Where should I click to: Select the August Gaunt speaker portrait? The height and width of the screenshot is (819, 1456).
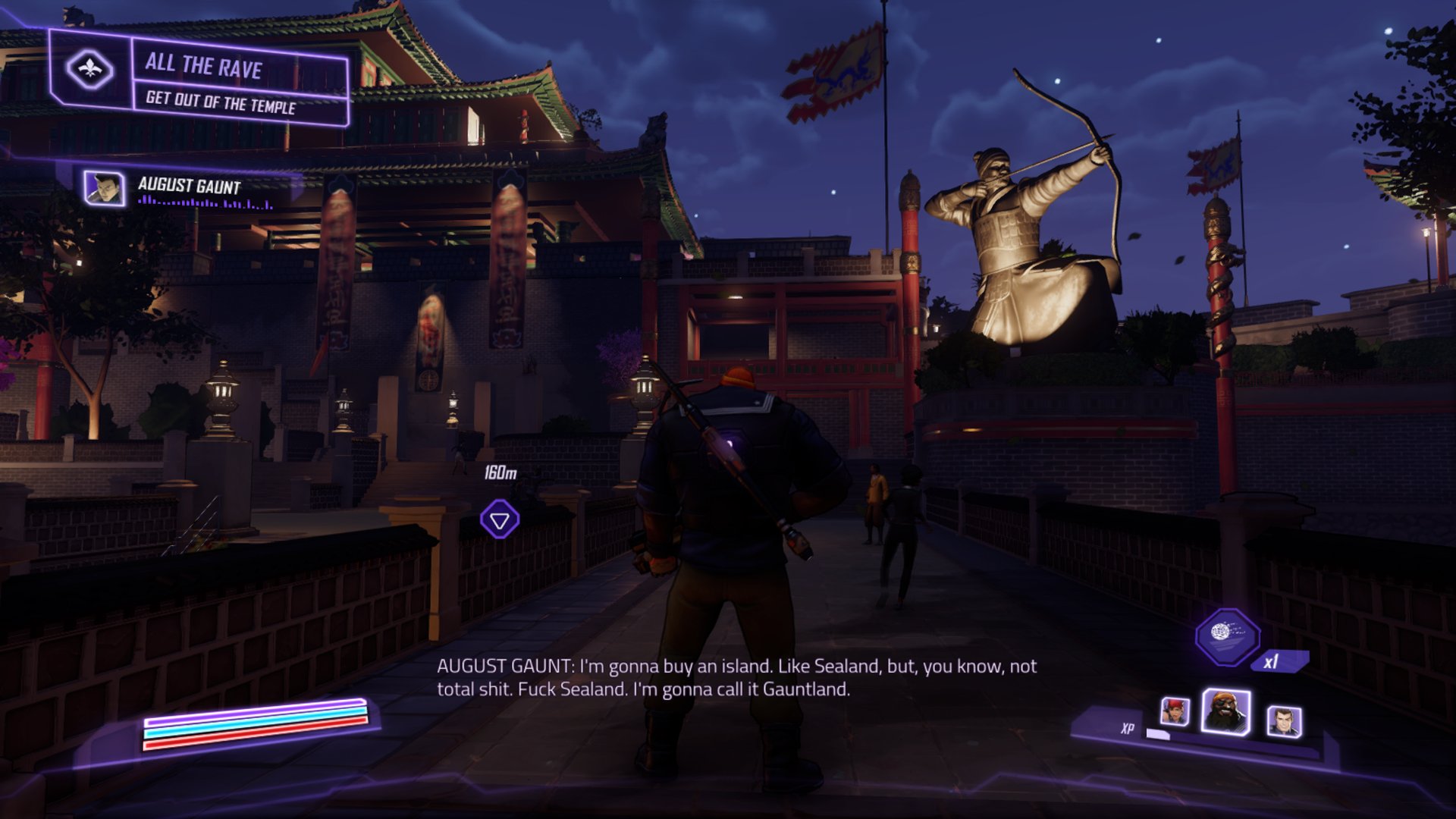coord(105,188)
